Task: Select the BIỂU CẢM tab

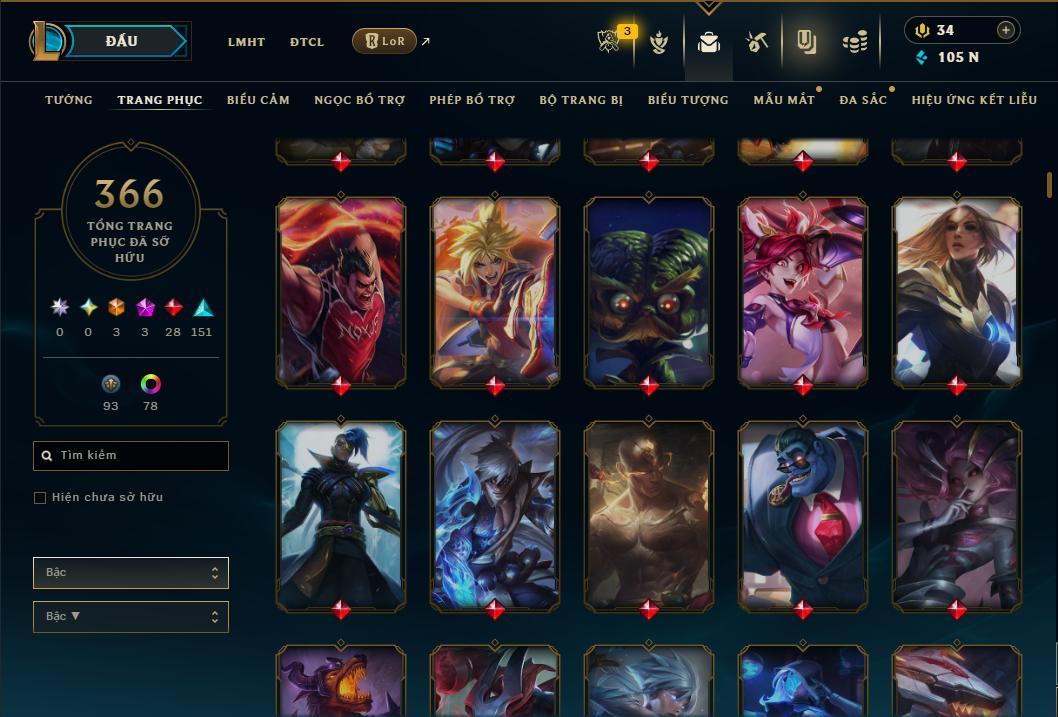Action: [x=258, y=100]
